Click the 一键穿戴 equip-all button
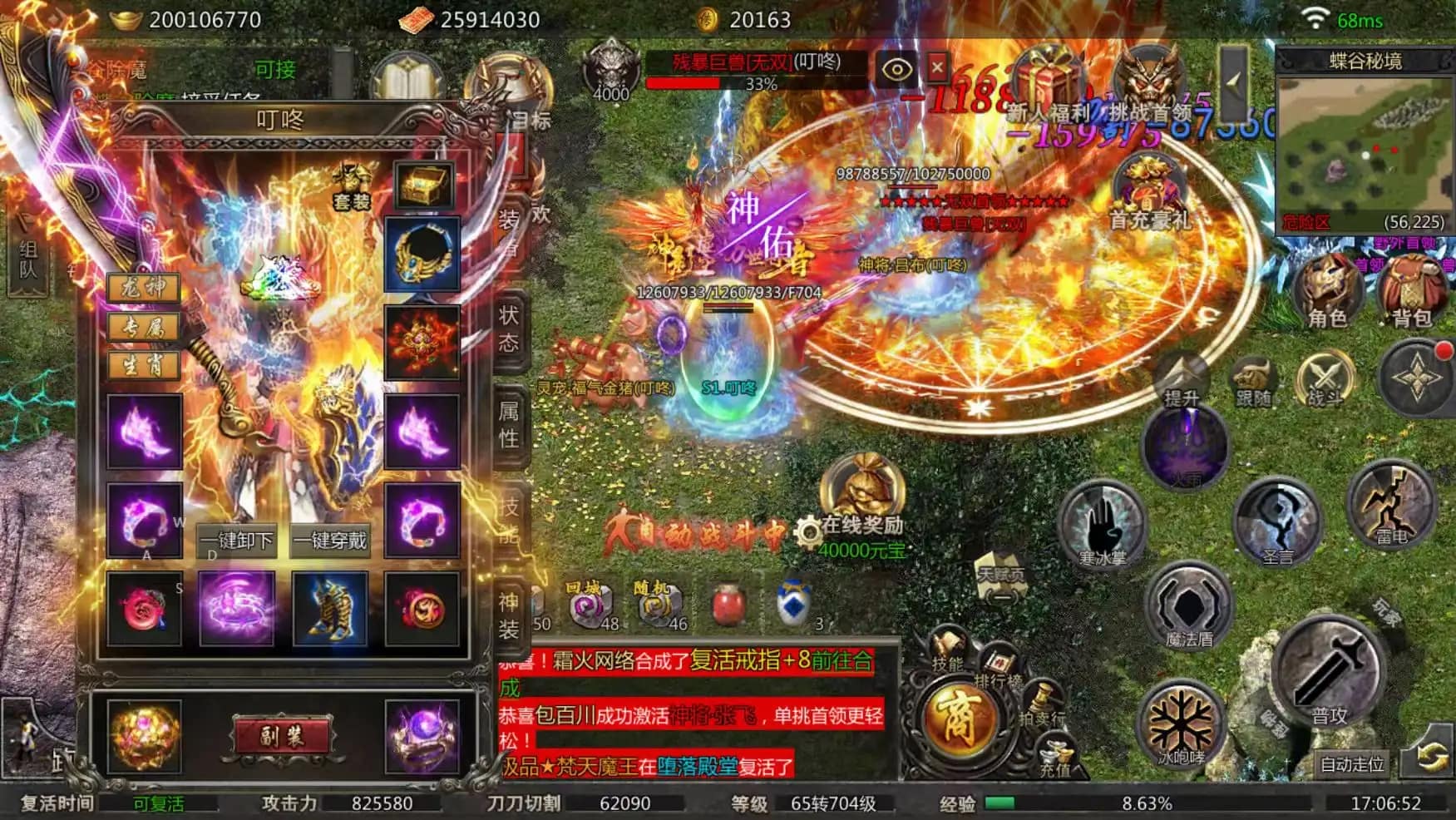The width and height of the screenshot is (1456, 820). (x=331, y=541)
